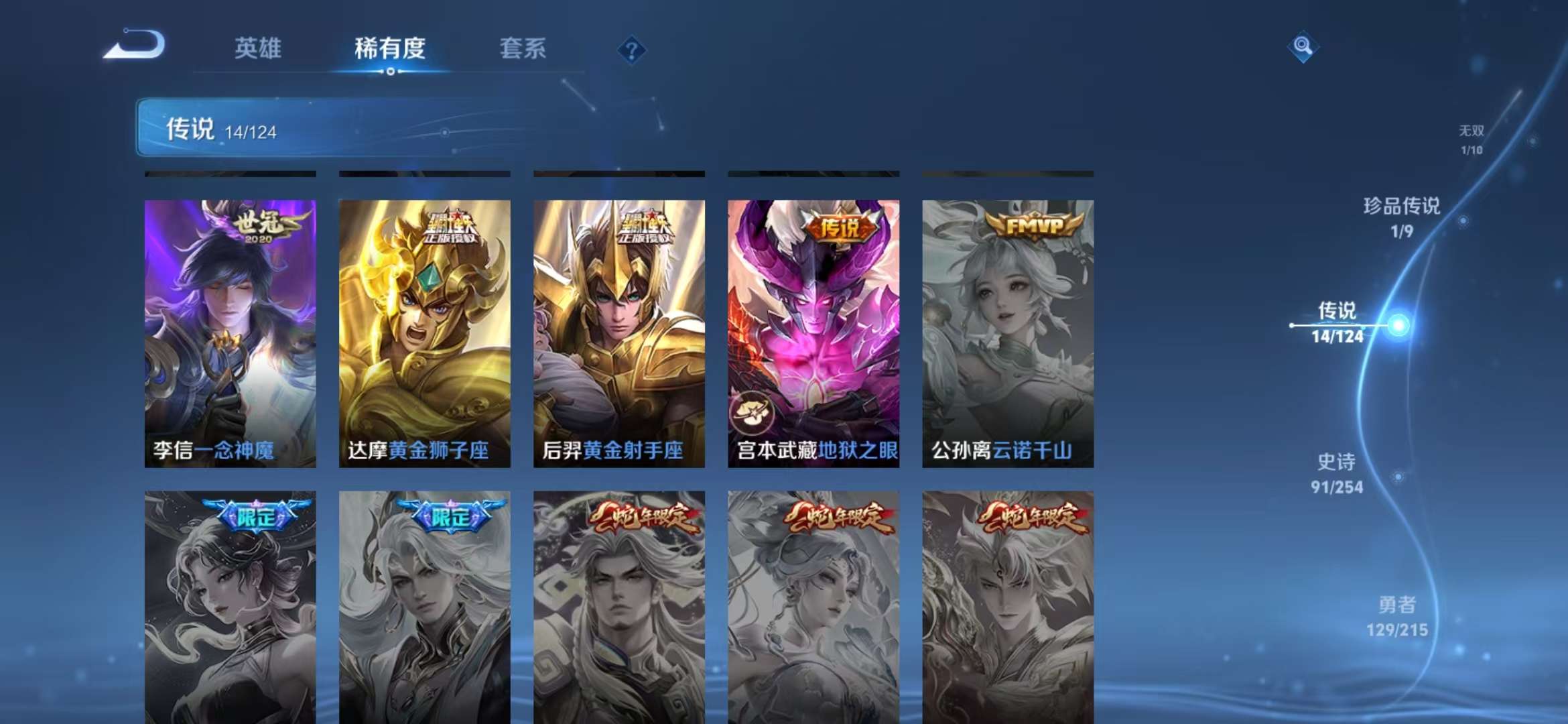Switch to the 套系 tab

click(x=522, y=50)
